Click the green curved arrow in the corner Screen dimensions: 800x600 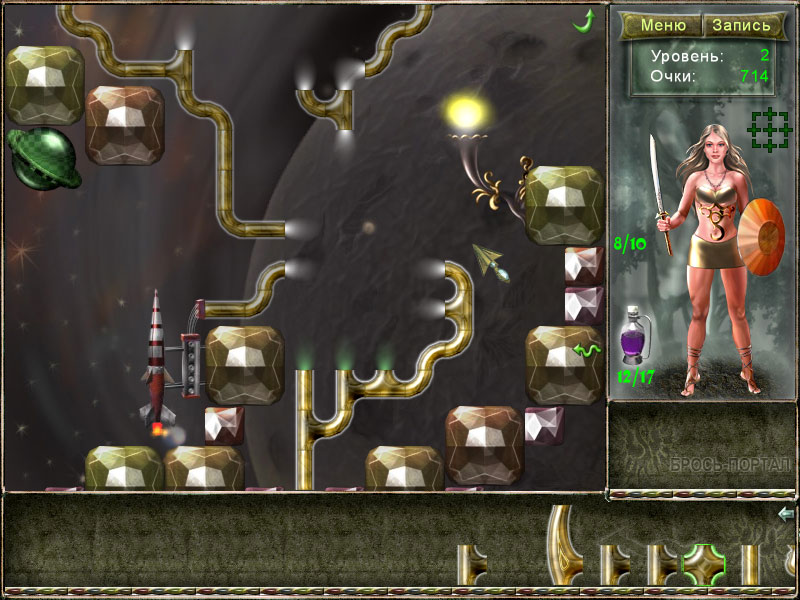point(583,19)
